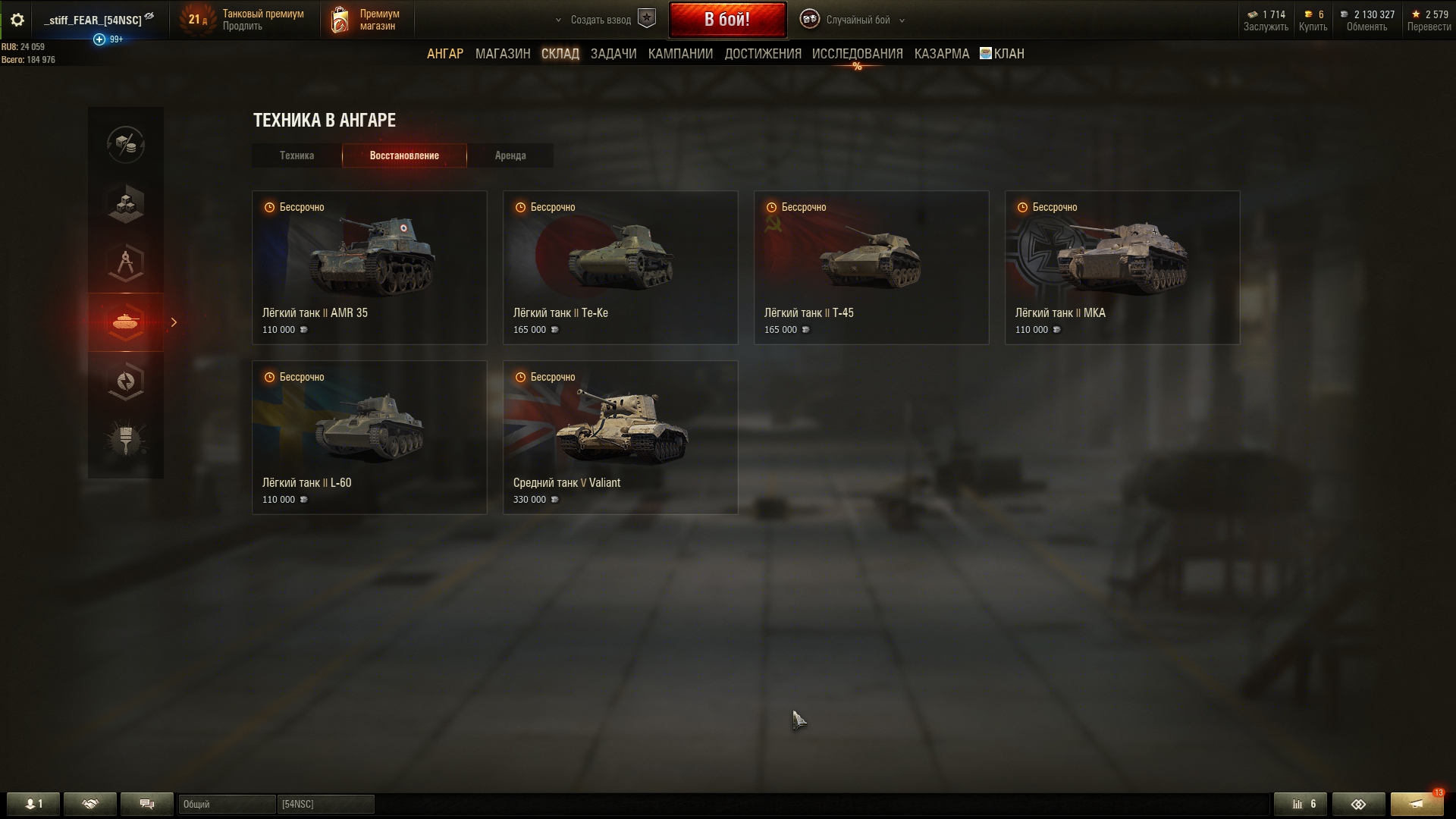Start battle with the red В бой! button
This screenshot has width=1456, height=819.
pyautogui.click(x=726, y=20)
